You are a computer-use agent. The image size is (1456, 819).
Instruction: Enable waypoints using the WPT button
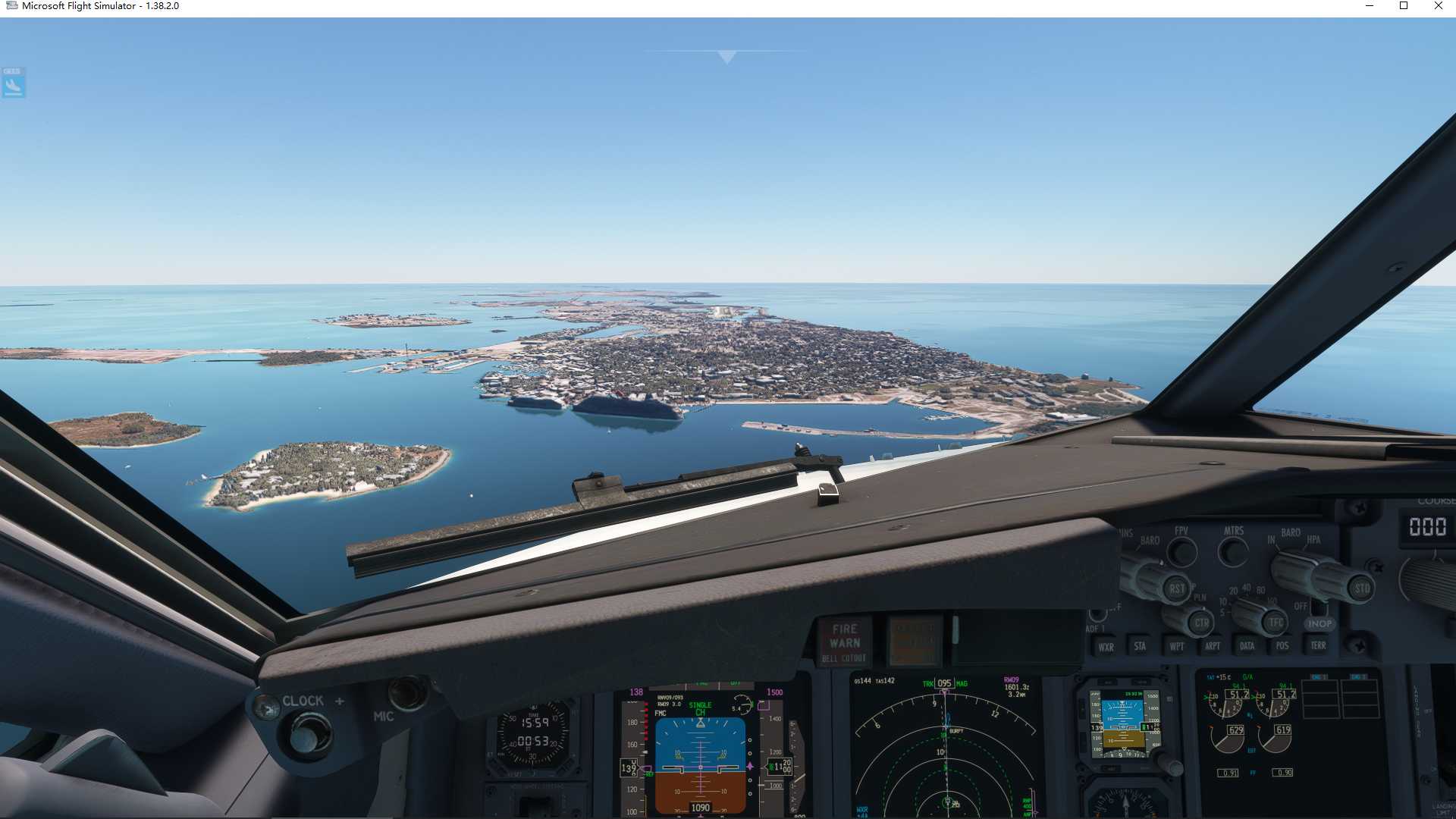coord(1176,646)
